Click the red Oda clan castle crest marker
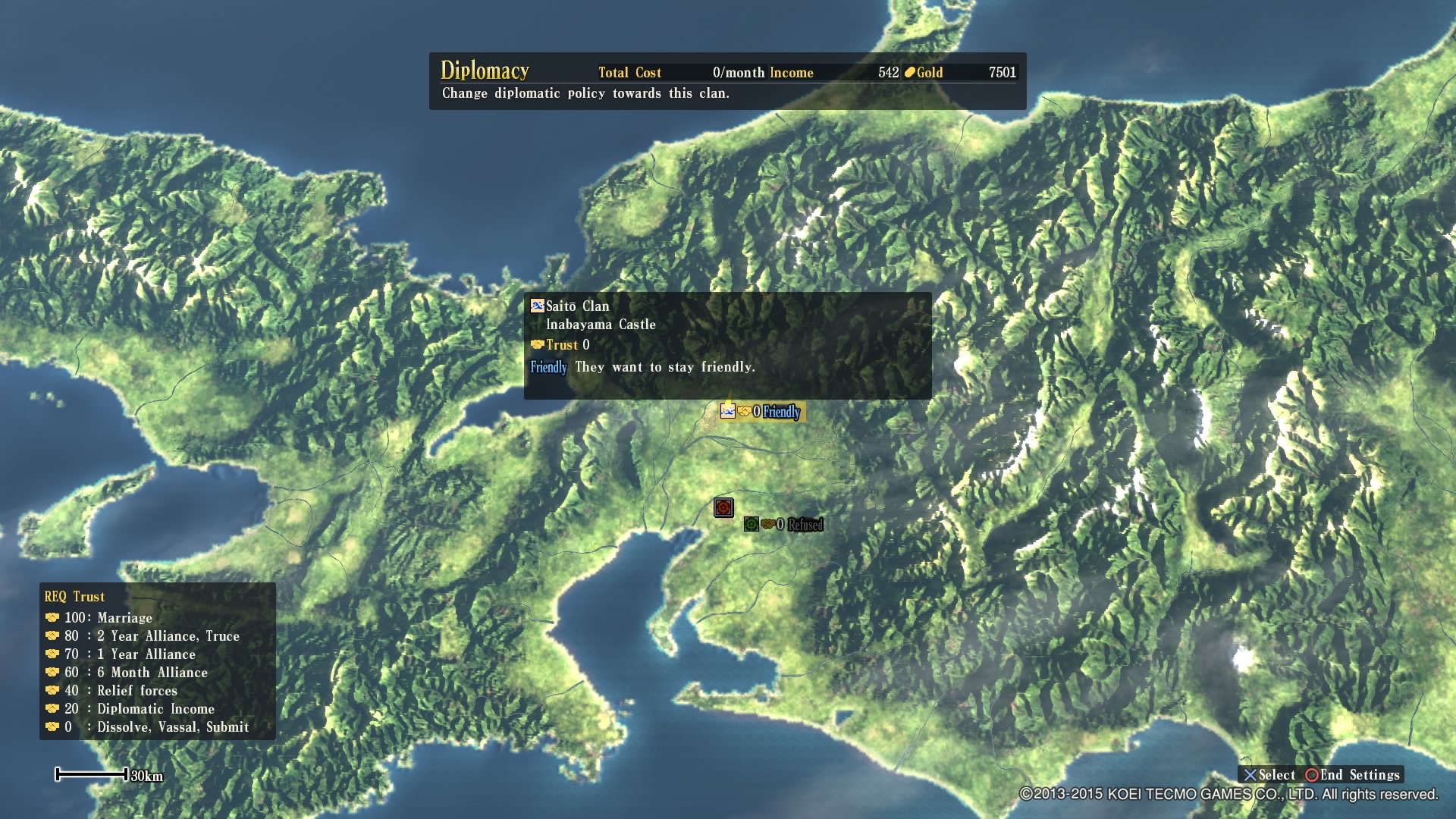This screenshot has width=1456, height=819. (723, 507)
